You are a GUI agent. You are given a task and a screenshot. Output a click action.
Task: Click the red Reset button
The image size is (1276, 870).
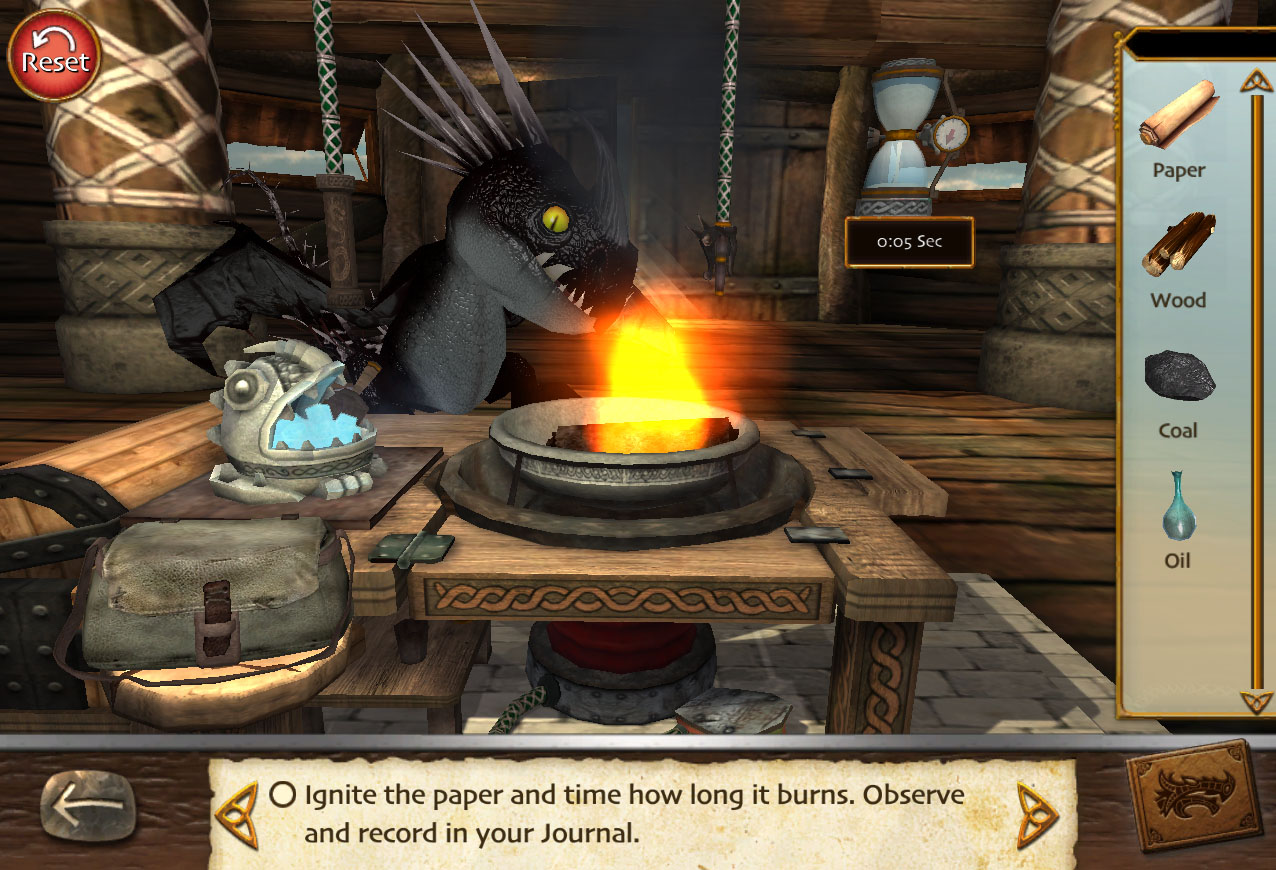(54, 56)
